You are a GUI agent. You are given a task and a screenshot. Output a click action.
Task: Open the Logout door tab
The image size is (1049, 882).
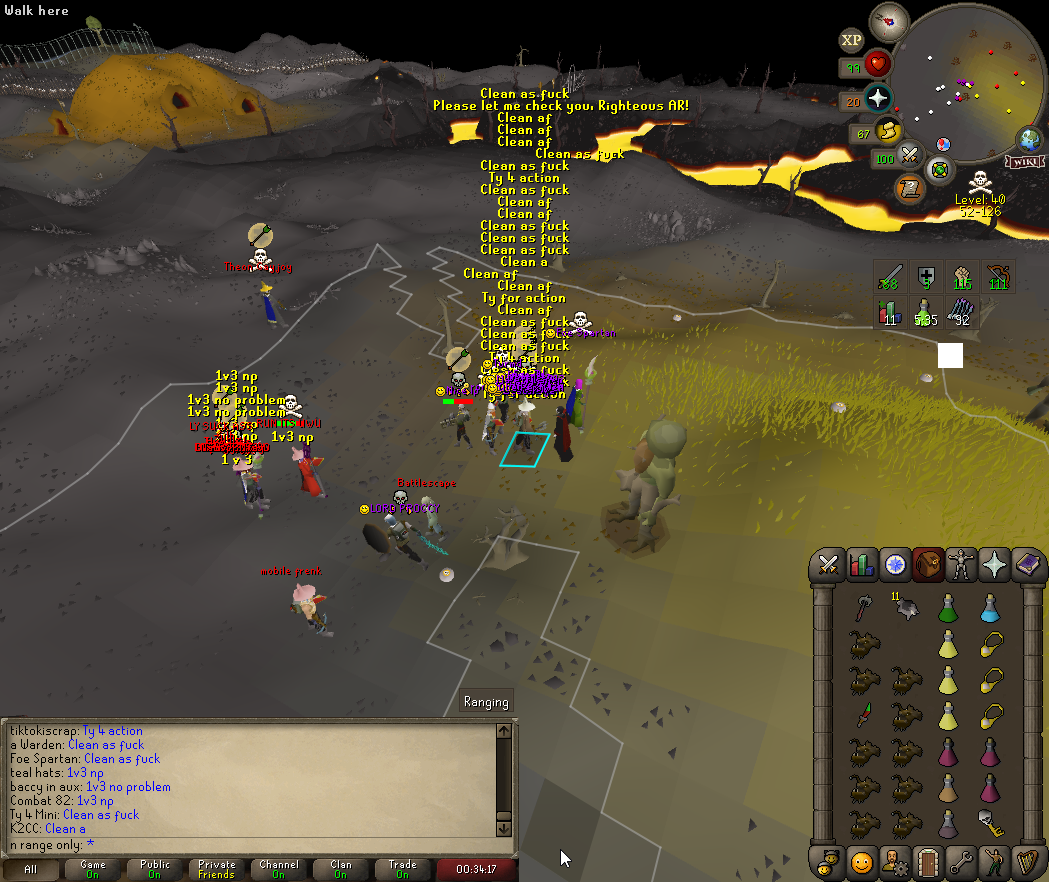(929, 861)
